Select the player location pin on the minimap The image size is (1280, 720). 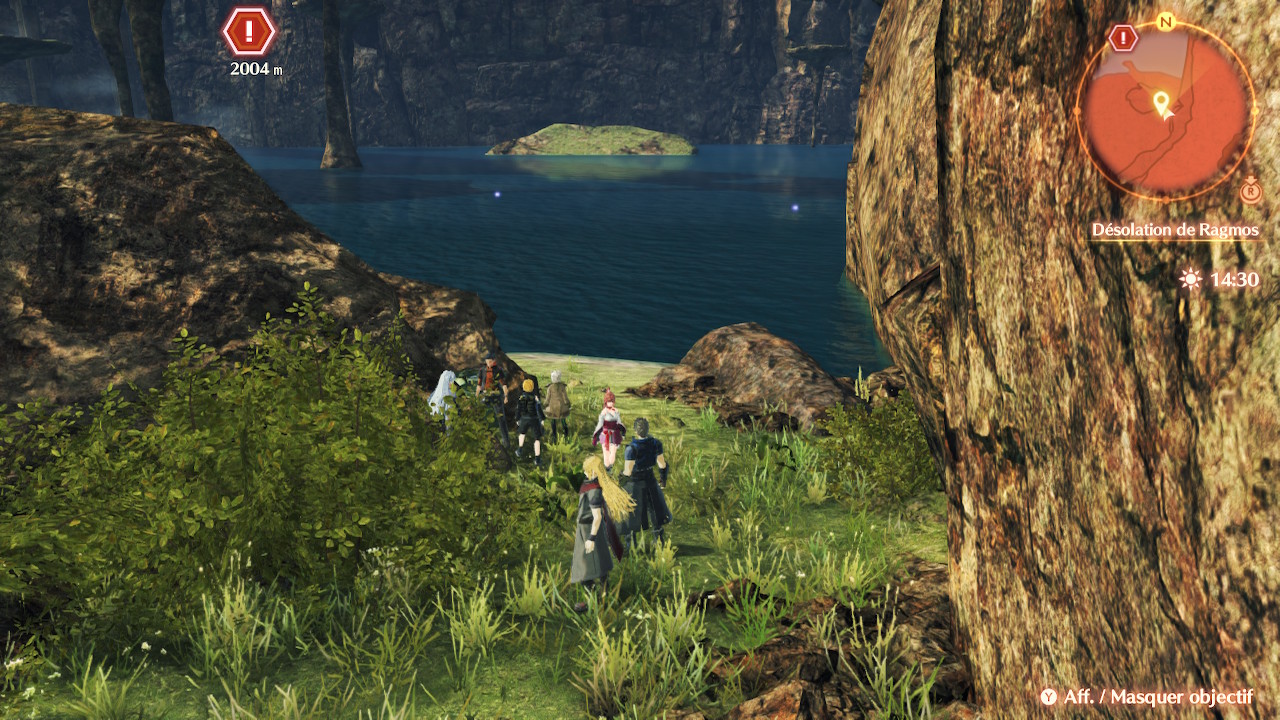pyautogui.click(x=1162, y=103)
